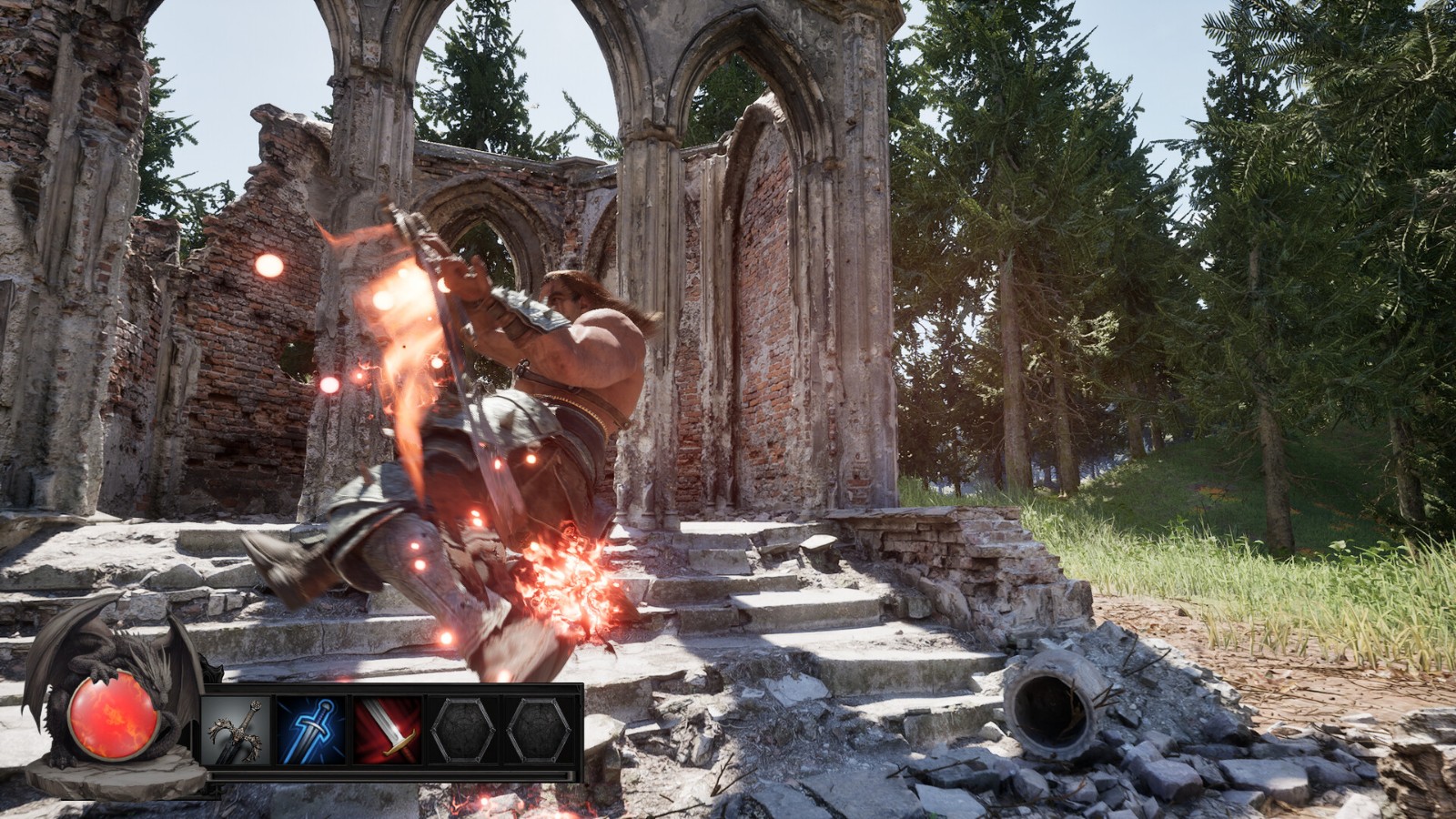
Task: Activate the glowing blue sword skill
Action: point(312,730)
